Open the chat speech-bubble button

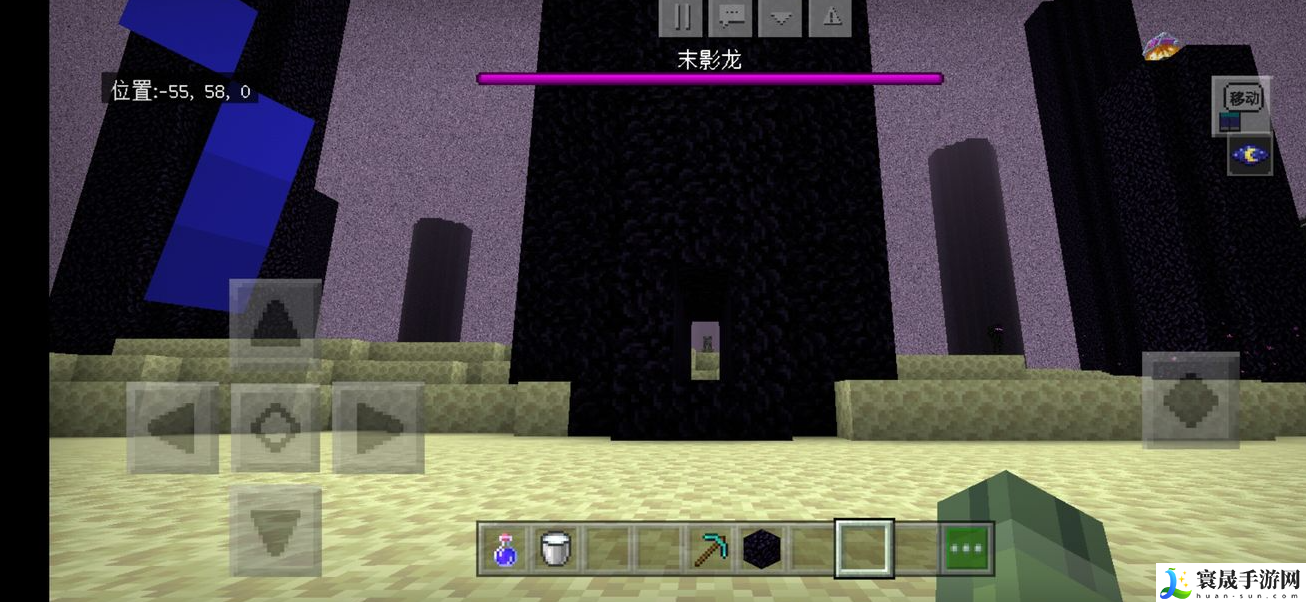point(731,17)
